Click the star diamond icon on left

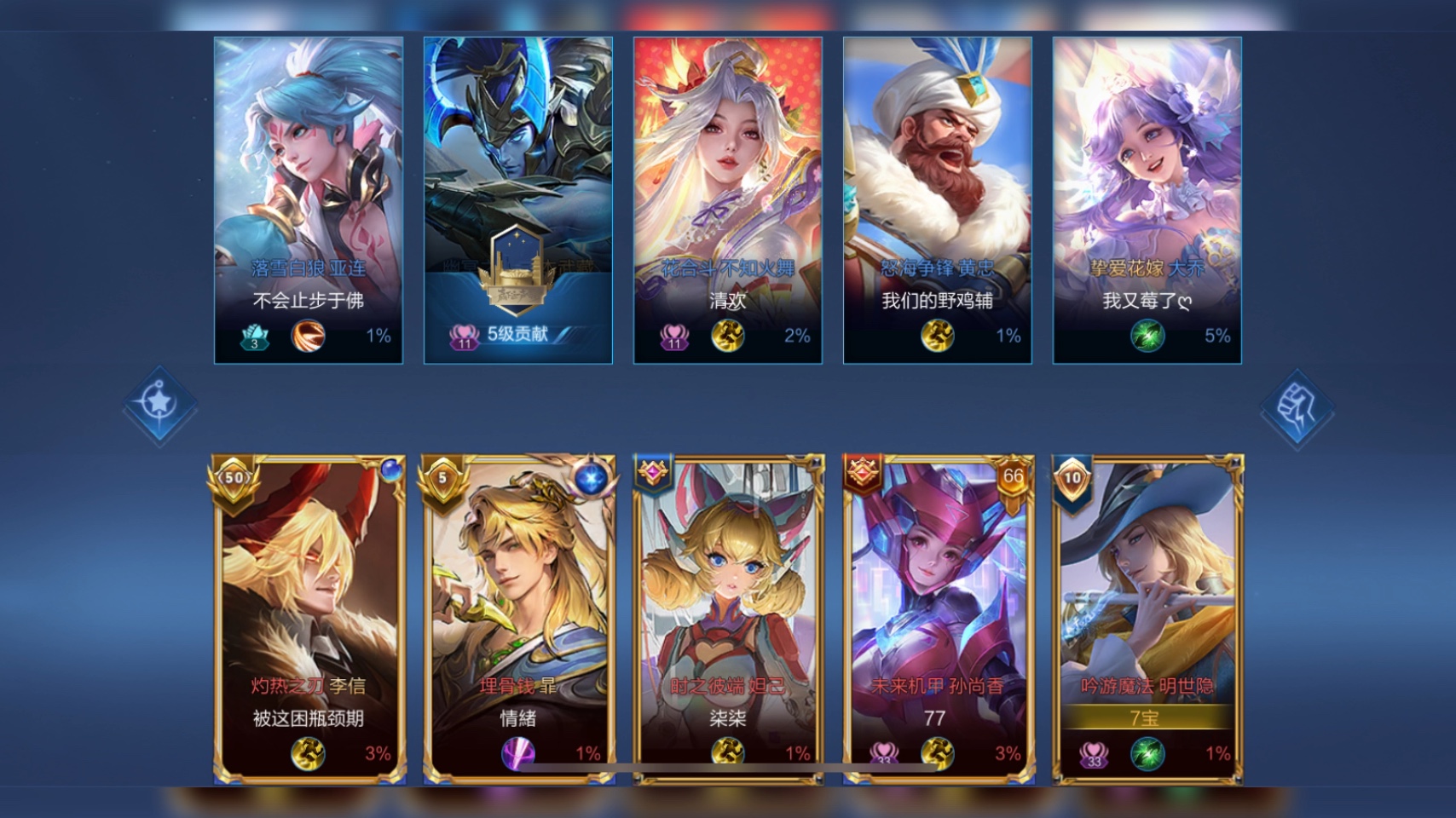159,404
